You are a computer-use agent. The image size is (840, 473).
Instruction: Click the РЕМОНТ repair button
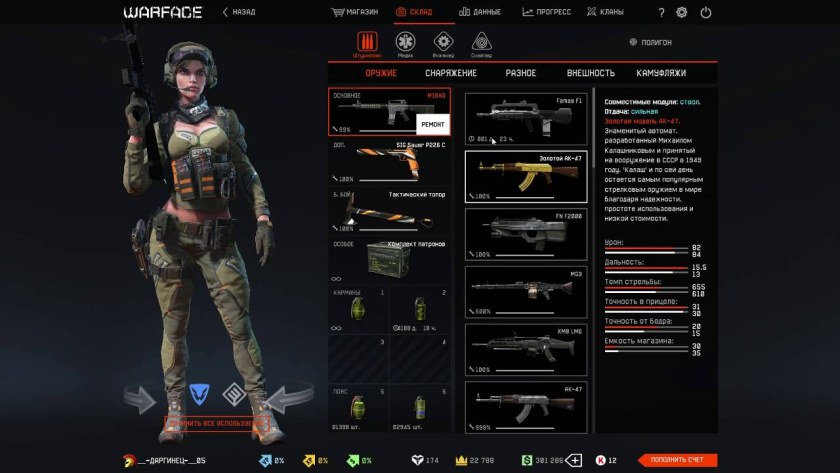point(433,123)
